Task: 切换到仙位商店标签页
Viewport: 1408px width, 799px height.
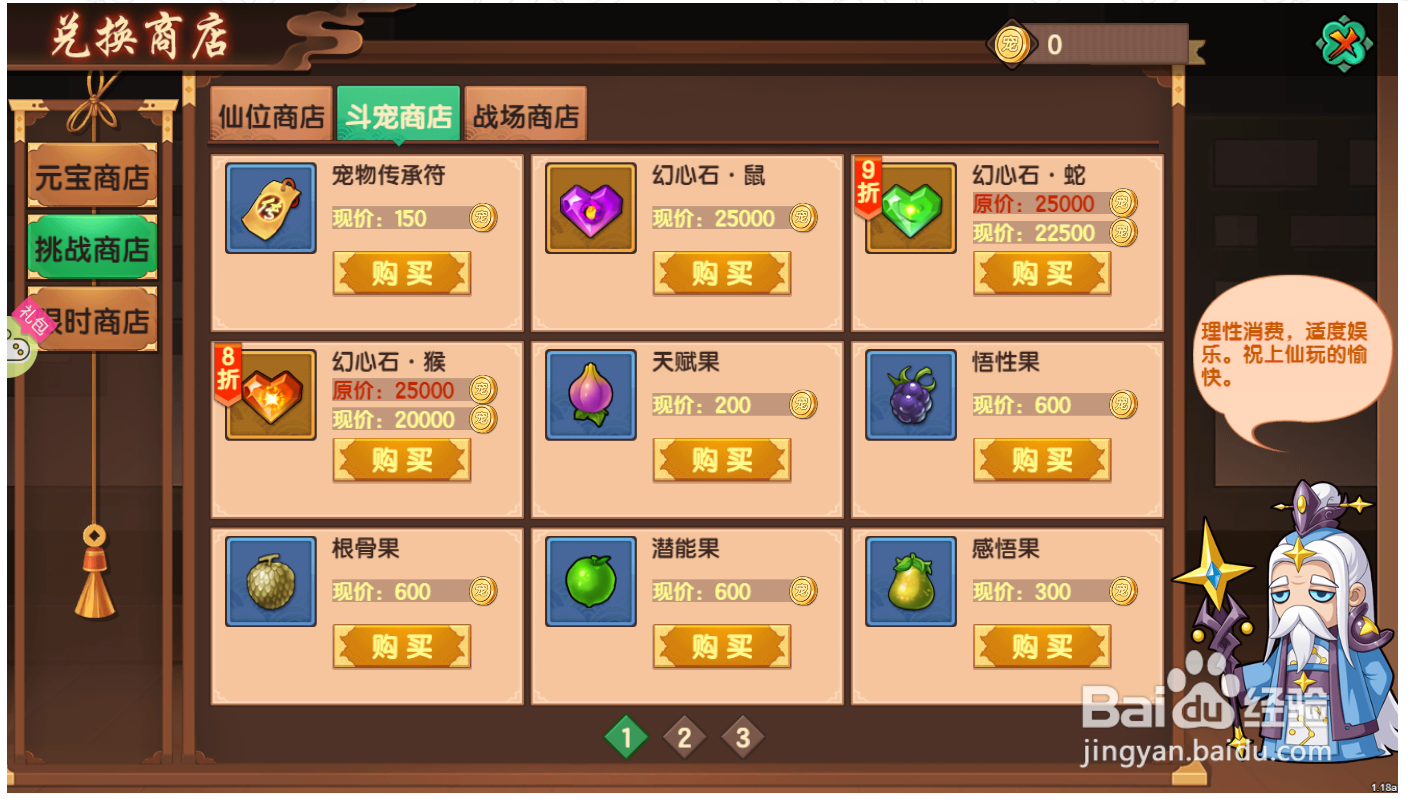Action: (270, 114)
